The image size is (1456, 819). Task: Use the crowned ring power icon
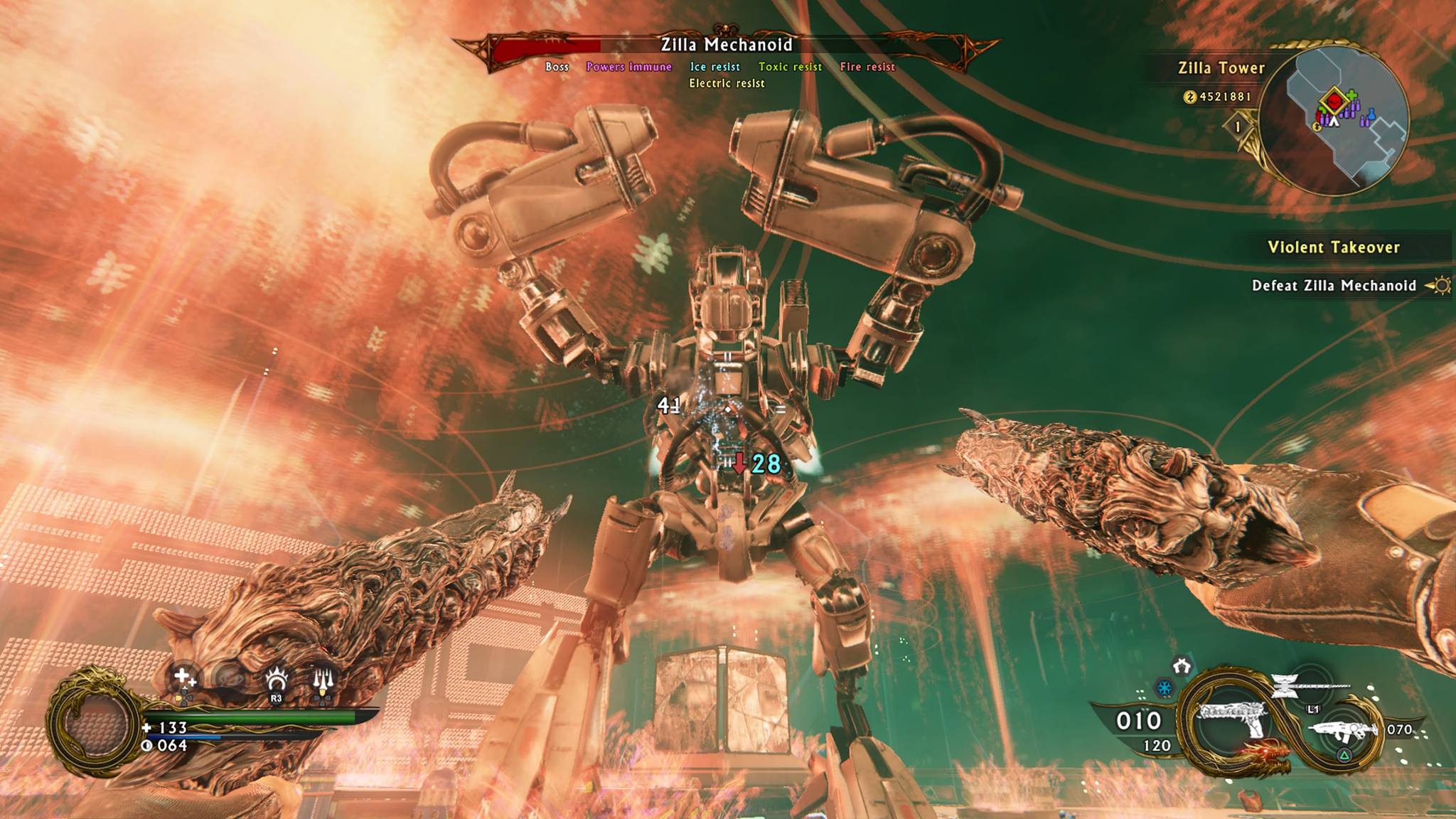tap(276, 680)
